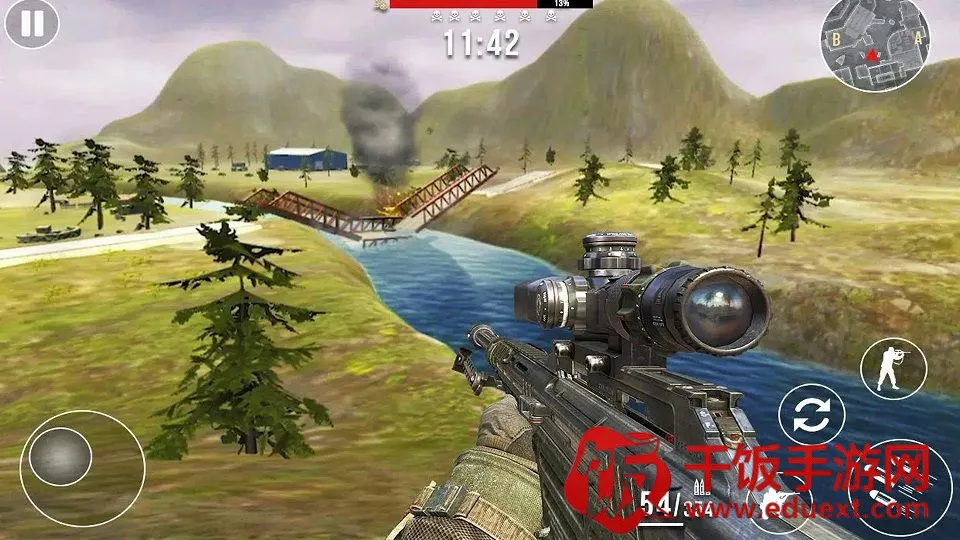Switch weapon using the gun silhouette button

pos(780,497)
